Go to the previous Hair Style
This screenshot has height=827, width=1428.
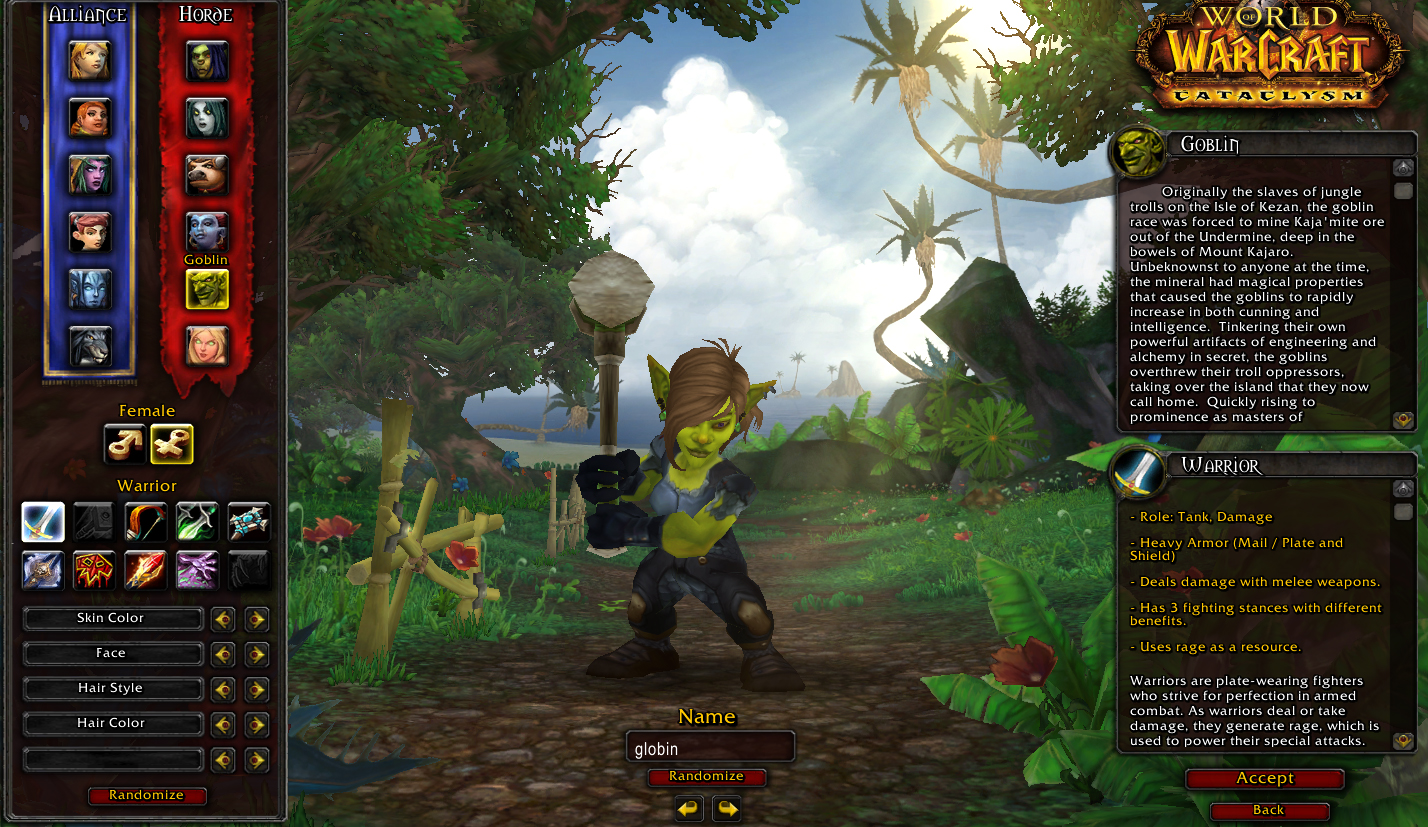coord(223,689)
